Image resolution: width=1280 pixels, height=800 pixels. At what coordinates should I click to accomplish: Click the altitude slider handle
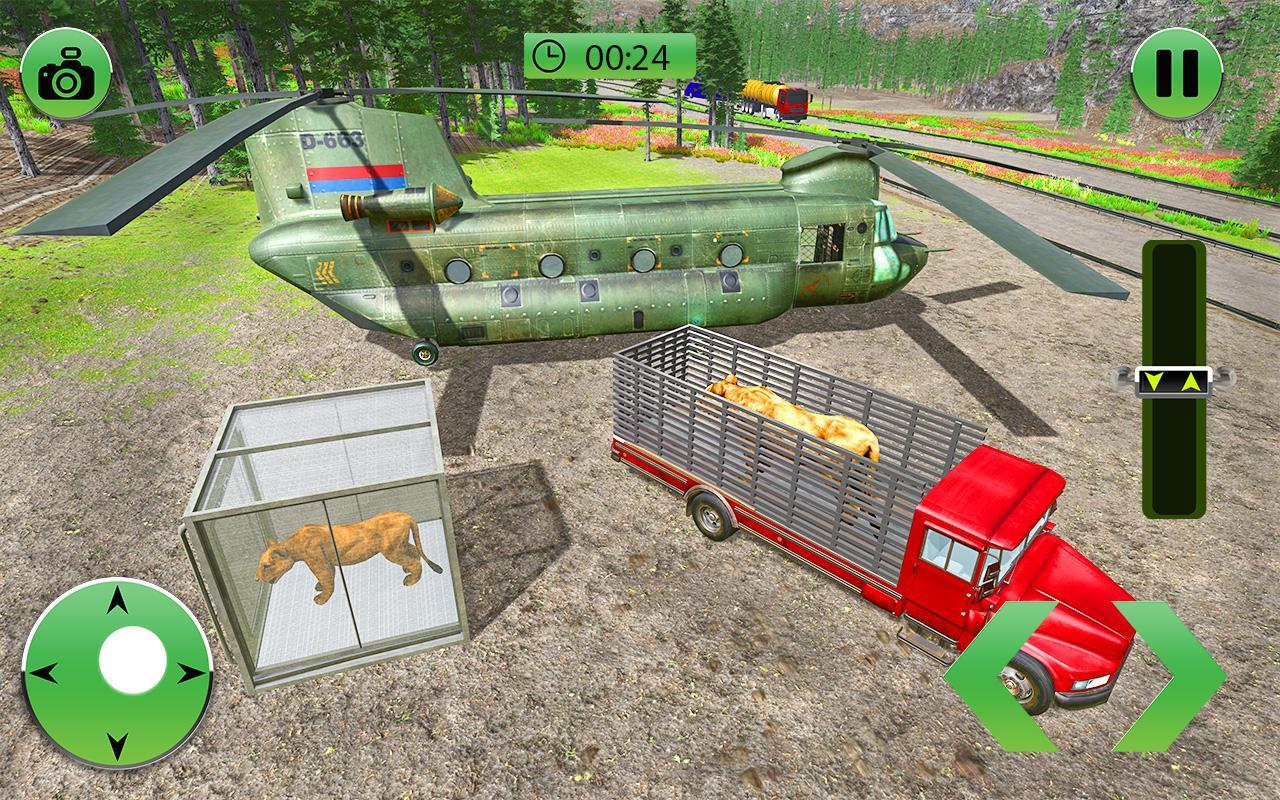coord(1175,382)
